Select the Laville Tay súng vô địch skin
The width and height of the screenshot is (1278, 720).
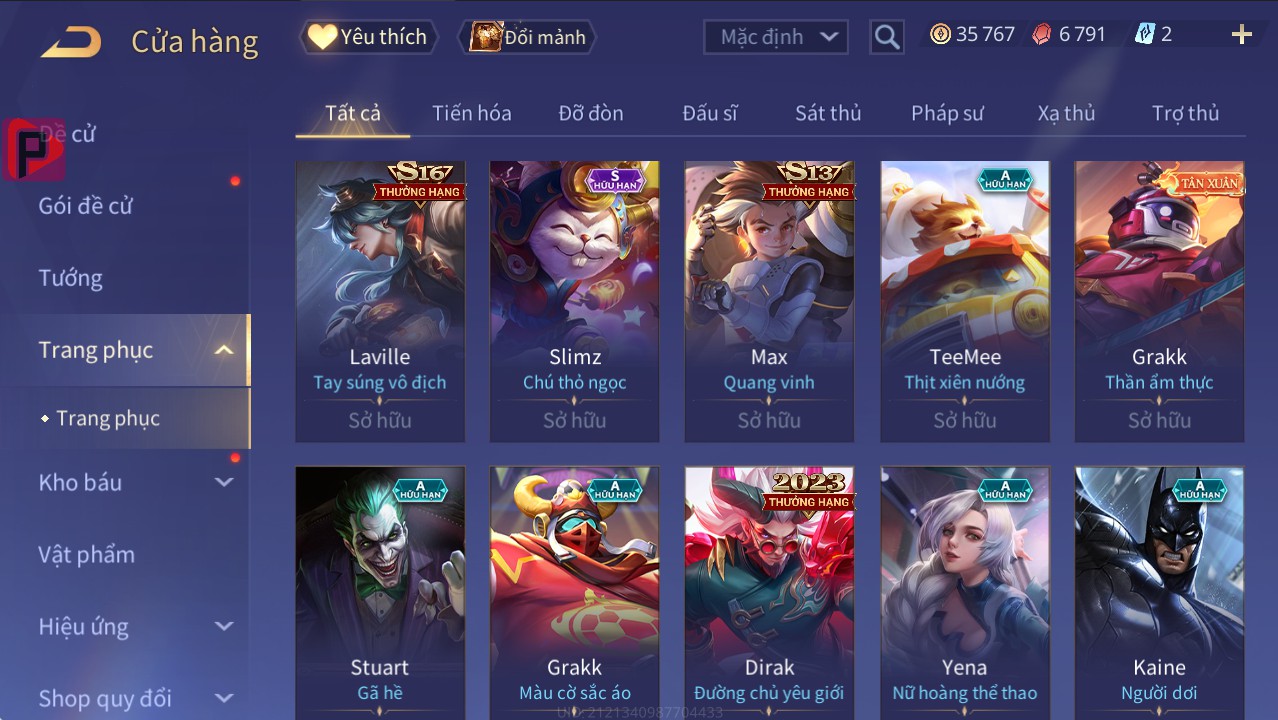[380, 300]
